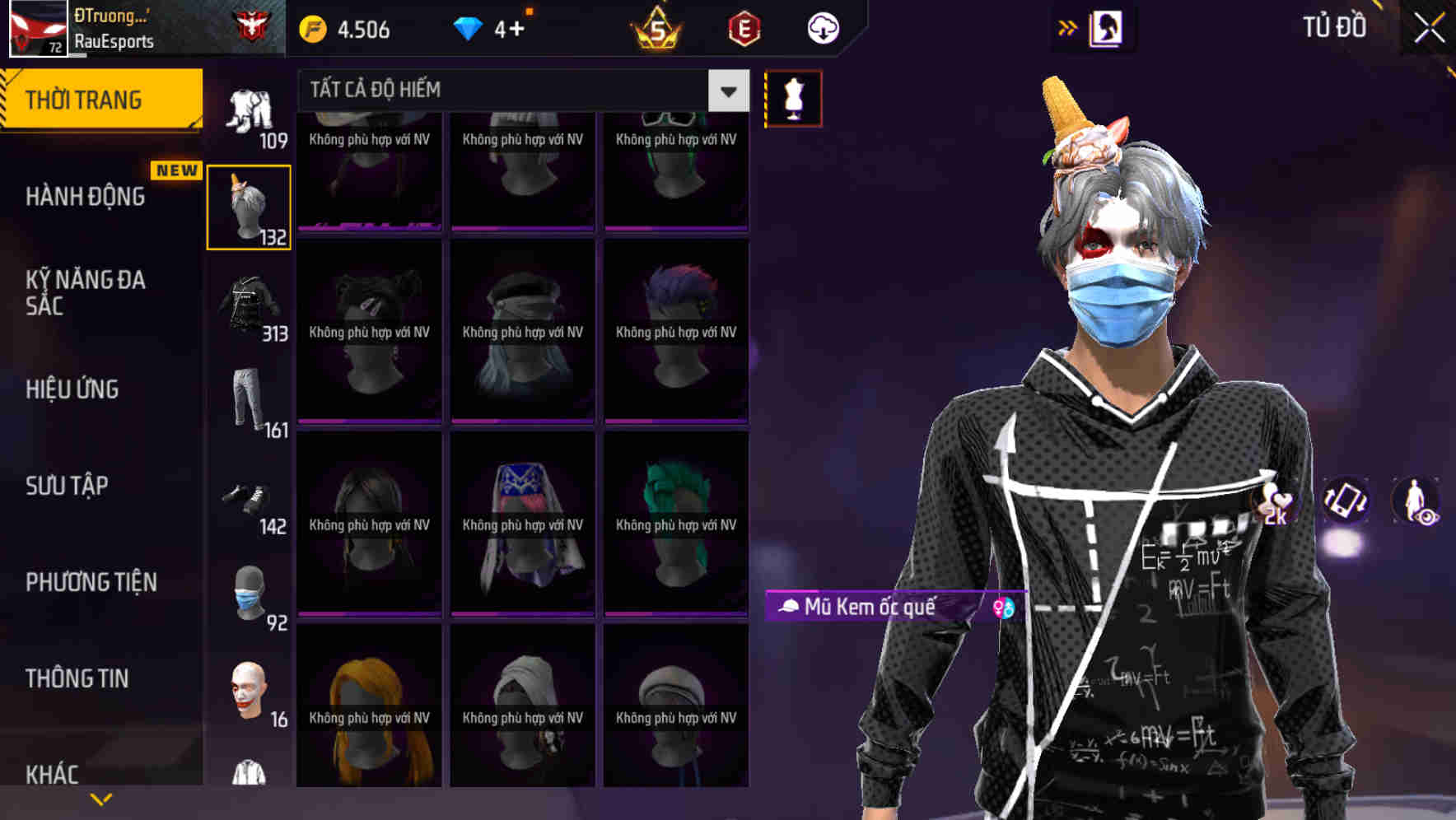
Task: Switch to the HÀNH ĐỘNG tab
Action: [86, 196]
